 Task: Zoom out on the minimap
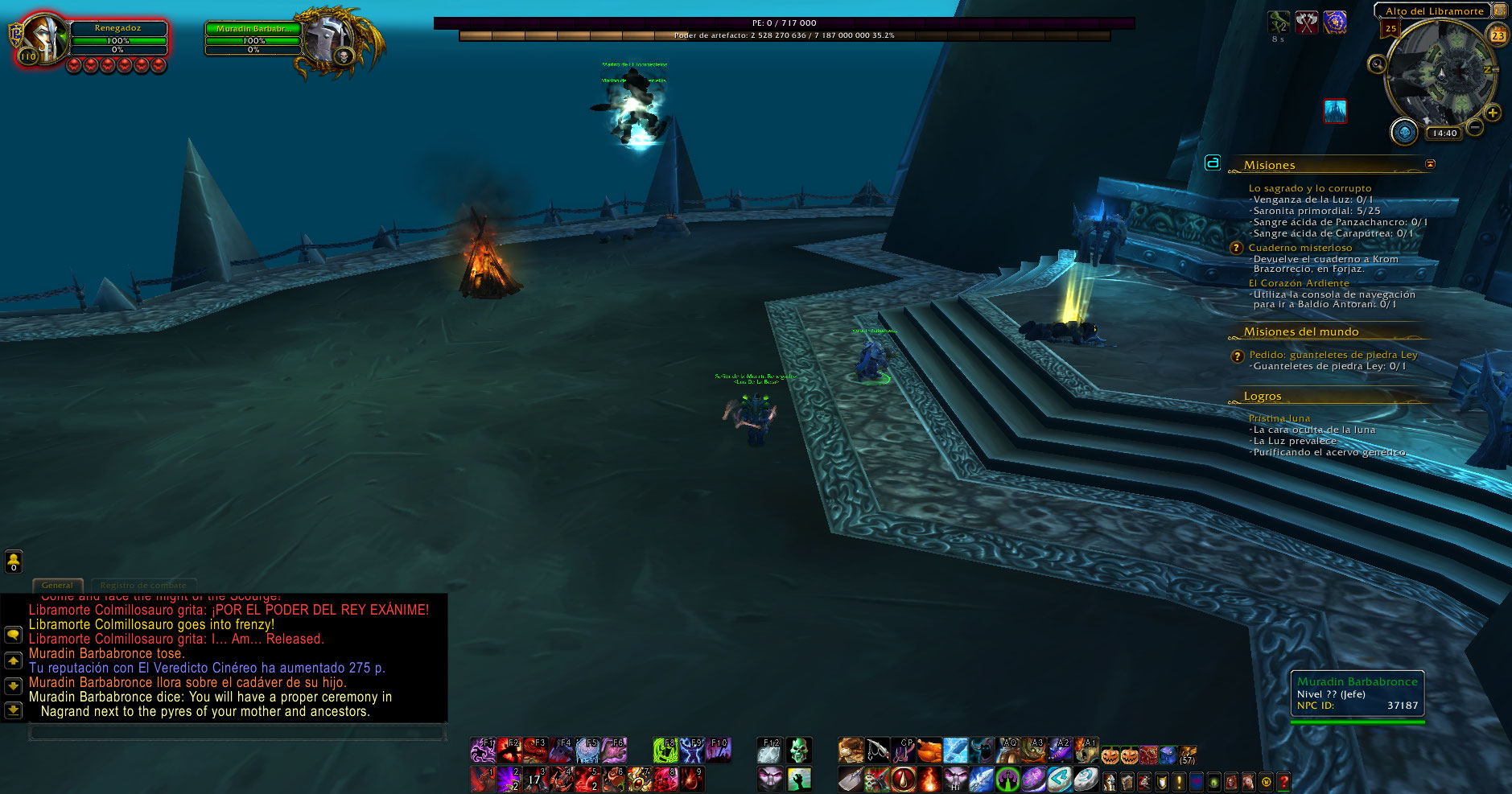(x=1475, y=127)
